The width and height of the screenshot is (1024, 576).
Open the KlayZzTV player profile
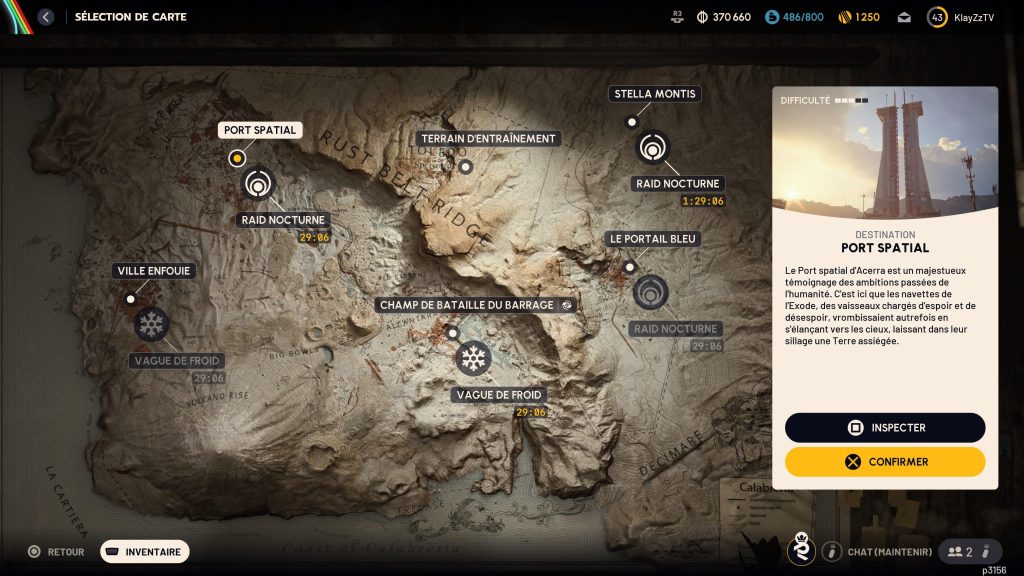(961, 17)
